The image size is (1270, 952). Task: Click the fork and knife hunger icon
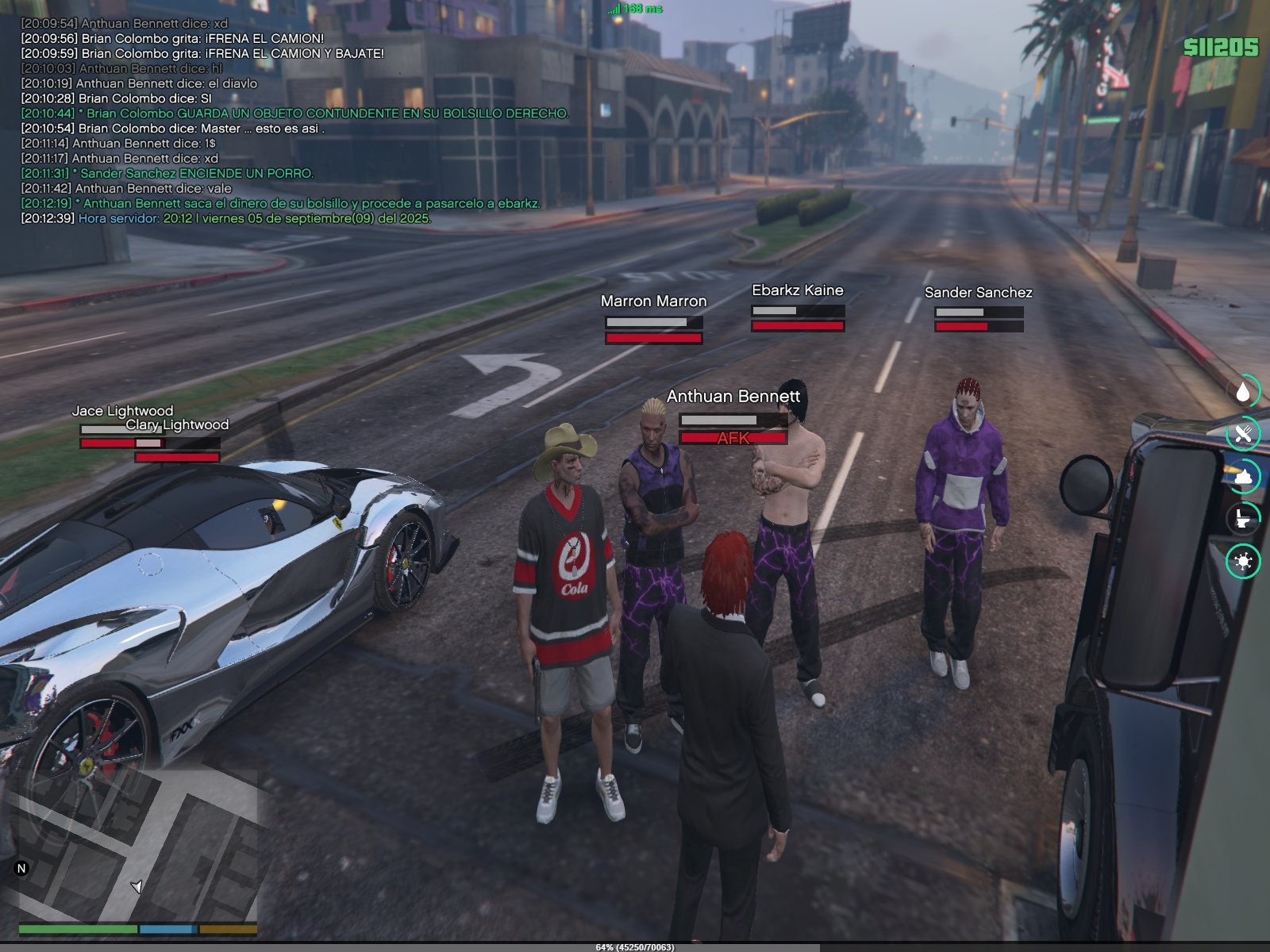pyautogui.click(x=1243, y=434)
